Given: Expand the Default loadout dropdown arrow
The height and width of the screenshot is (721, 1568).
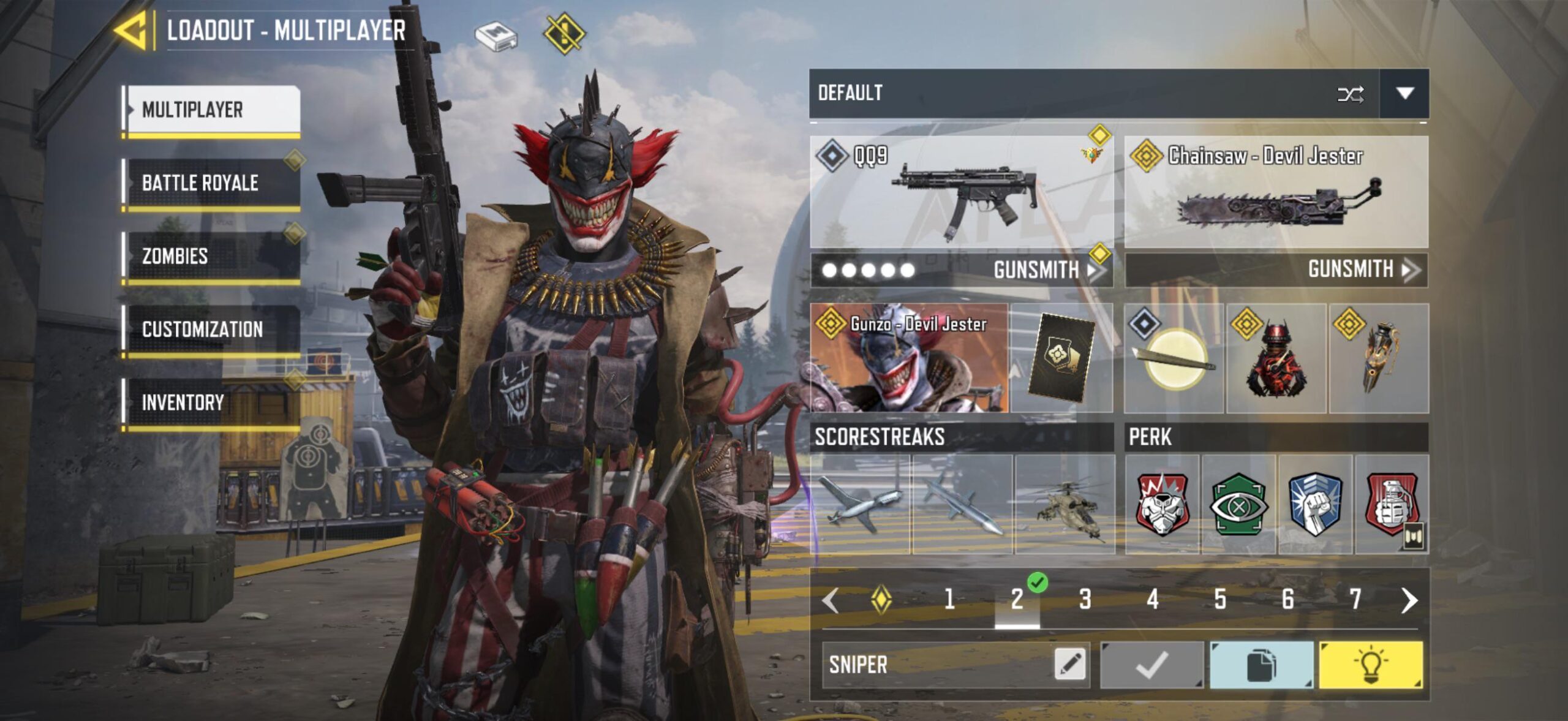Looking at the screenshot, I should 1404,93.
